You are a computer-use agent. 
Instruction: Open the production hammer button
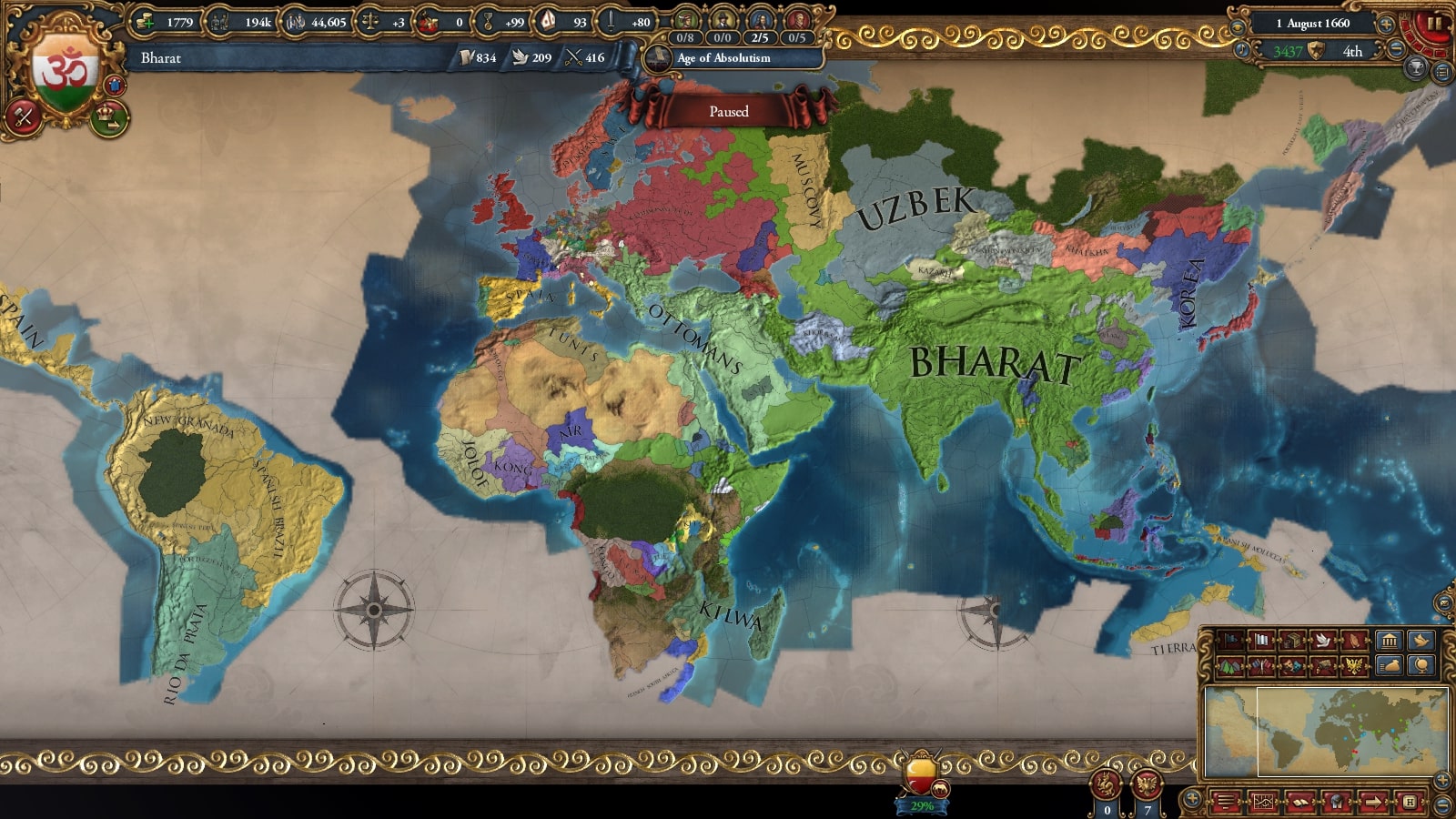(x=23, y=117)
